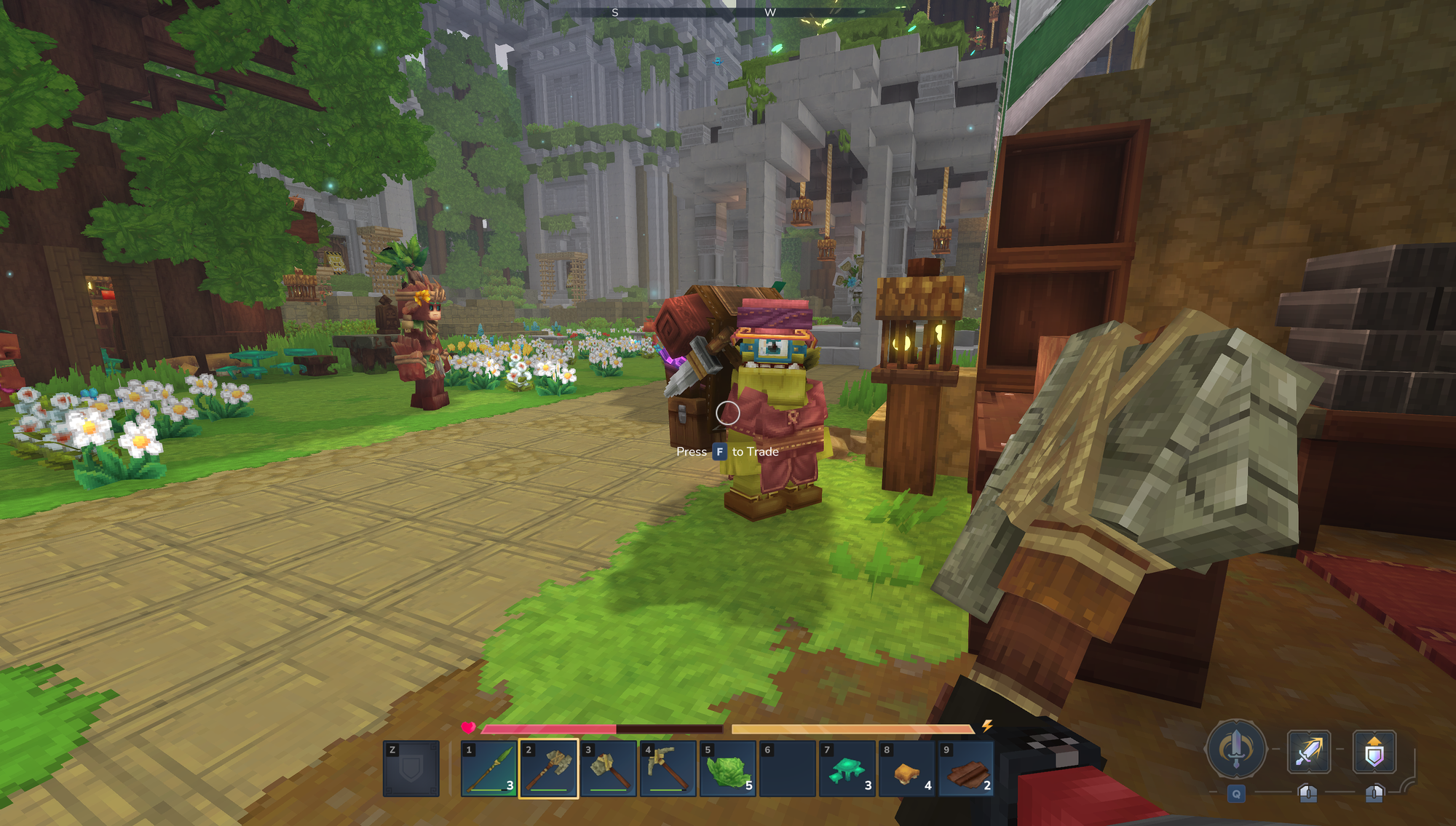Select the green lettuce stack
The image size is (1456, 826).
click(728, 769)
